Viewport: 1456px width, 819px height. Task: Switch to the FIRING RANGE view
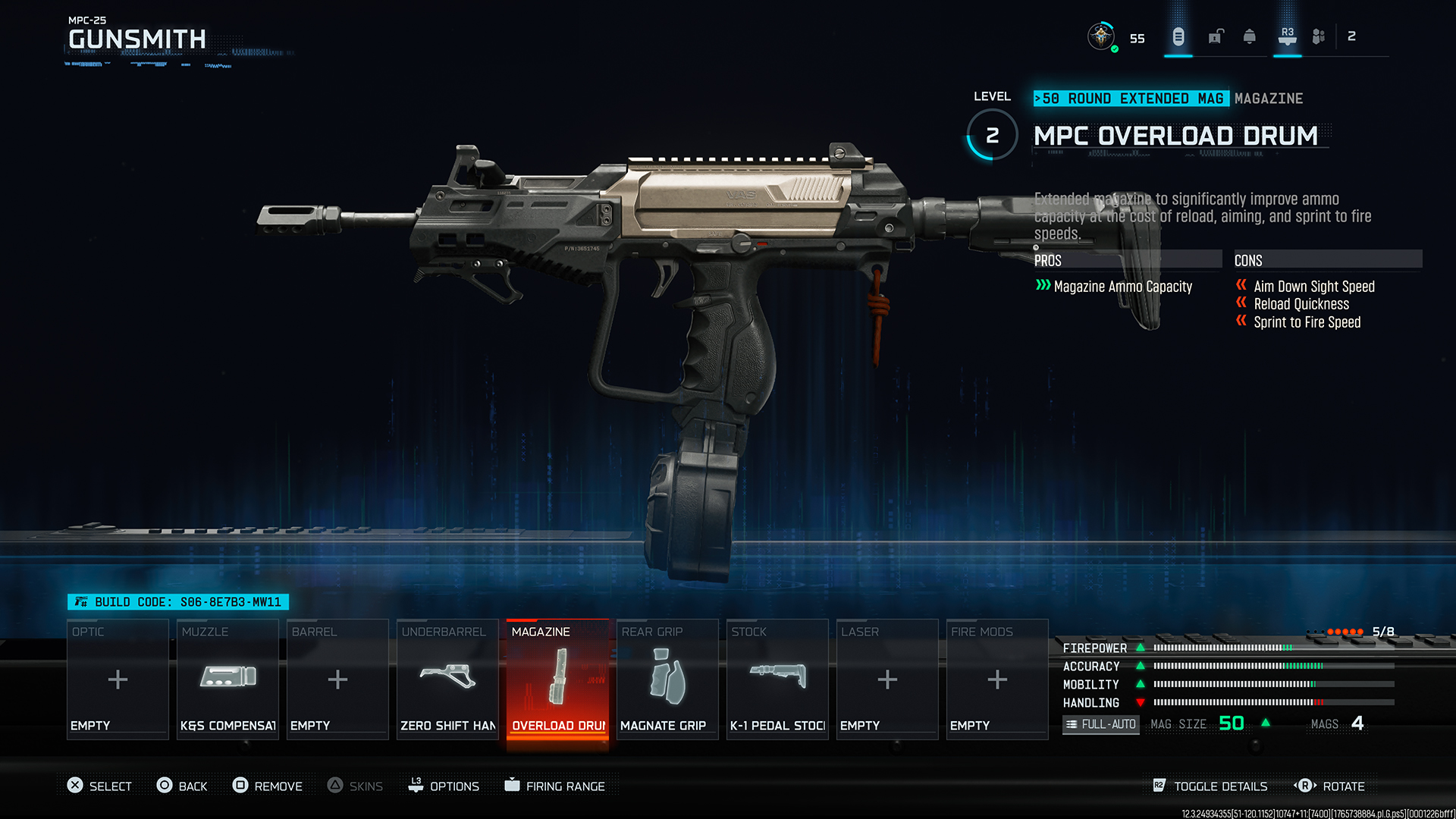point(557,786)
